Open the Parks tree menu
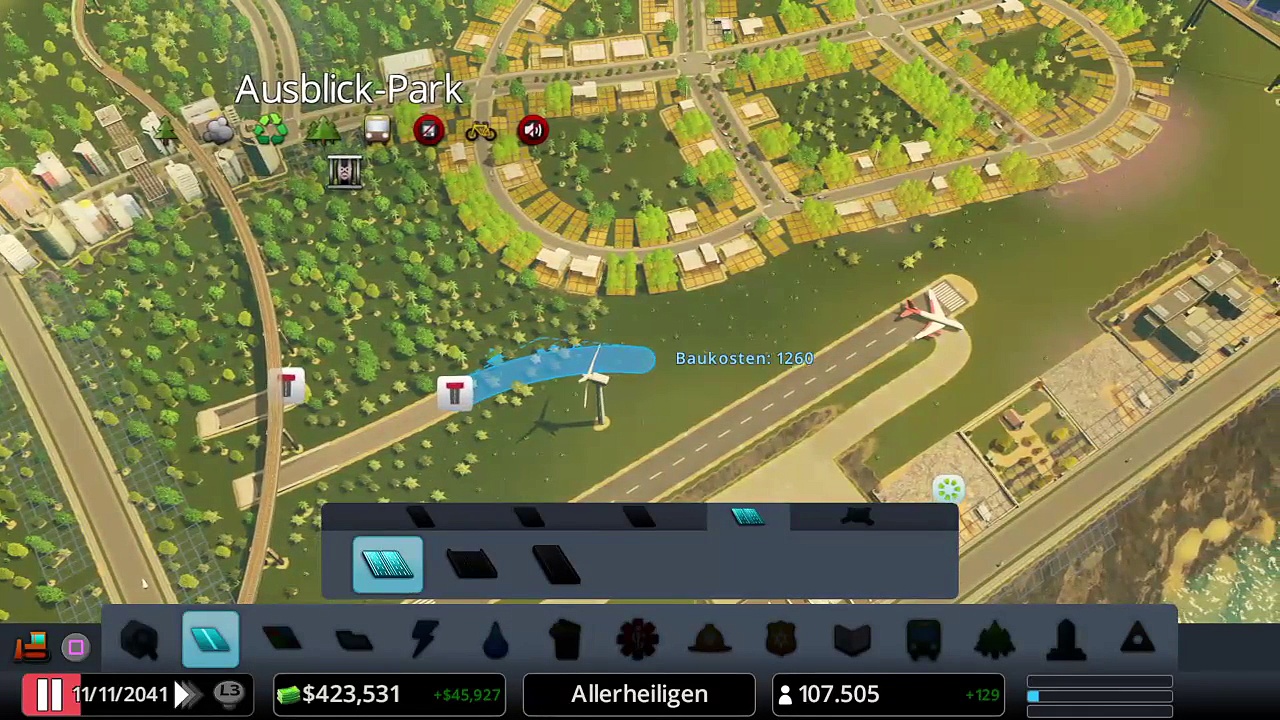 pyautogui.click(x=994, y=640)
